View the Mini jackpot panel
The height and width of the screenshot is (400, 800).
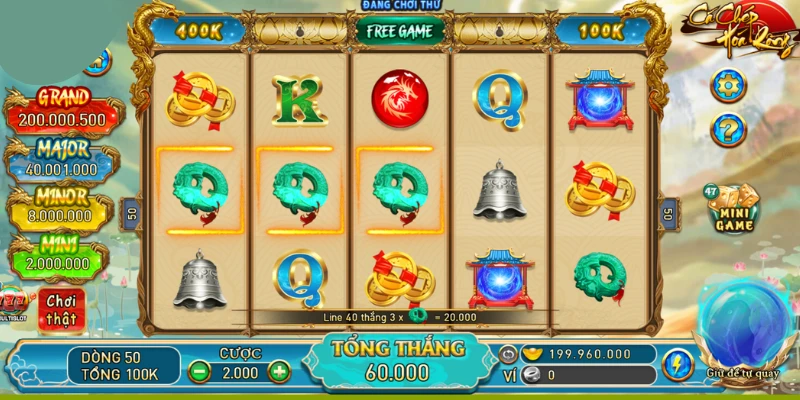[x=62, y=255]
